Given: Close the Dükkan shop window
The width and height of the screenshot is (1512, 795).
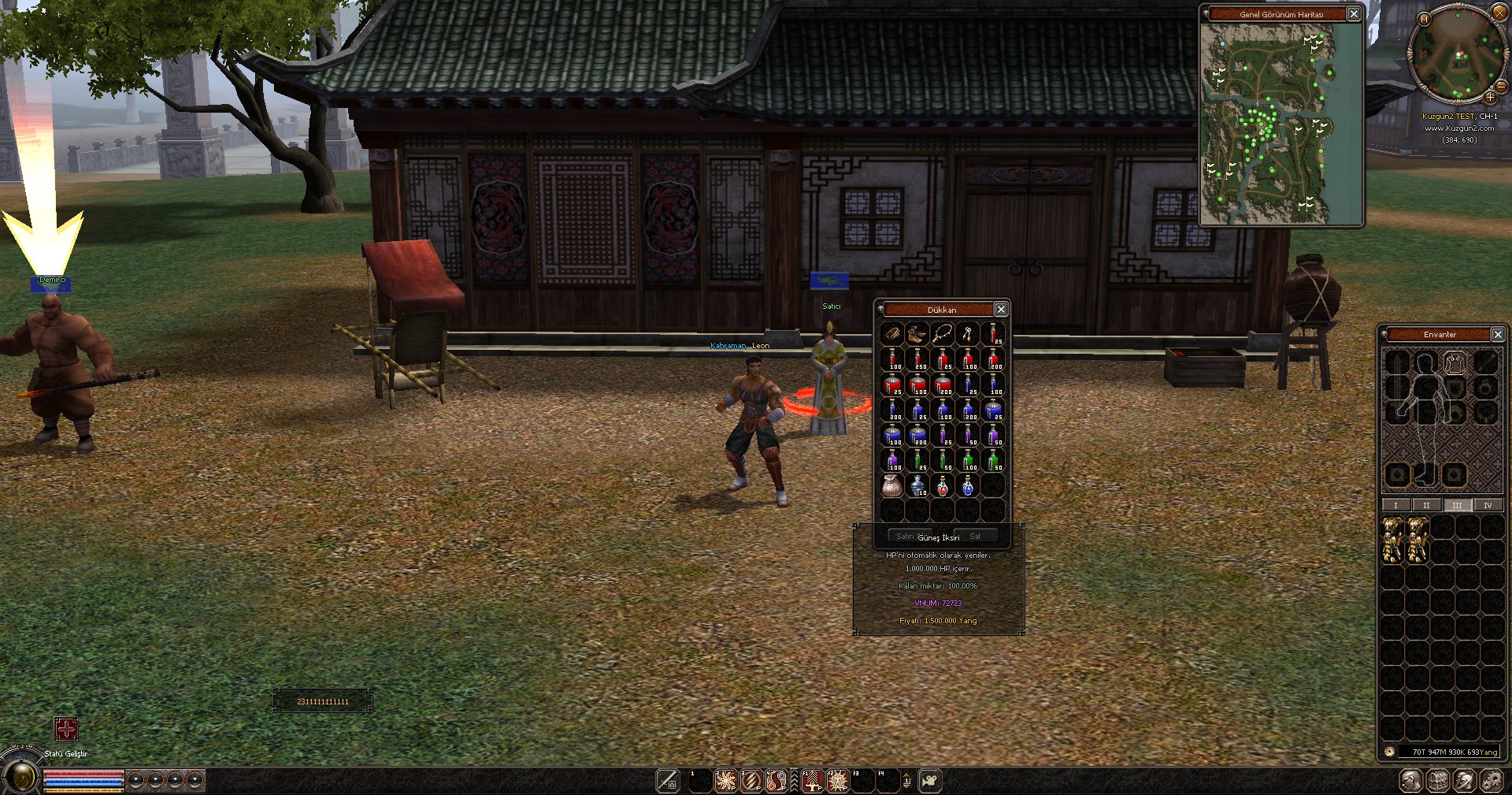Looking at the screenshot, I should (x=1001, y=310).
